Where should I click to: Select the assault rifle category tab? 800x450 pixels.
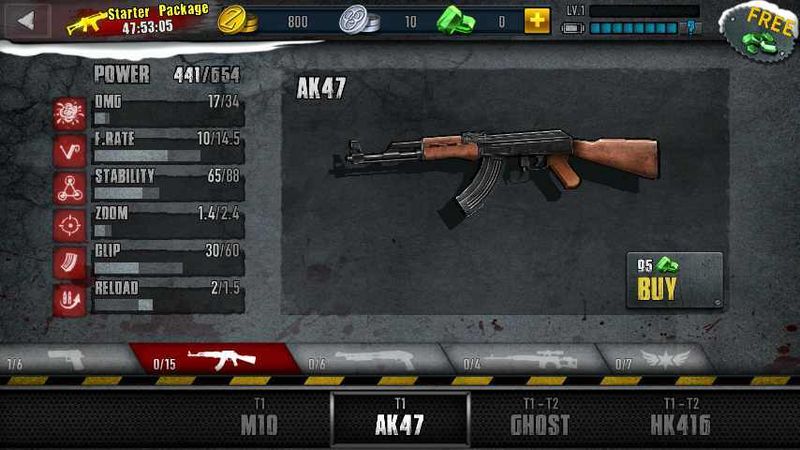(x=215, y=358)
